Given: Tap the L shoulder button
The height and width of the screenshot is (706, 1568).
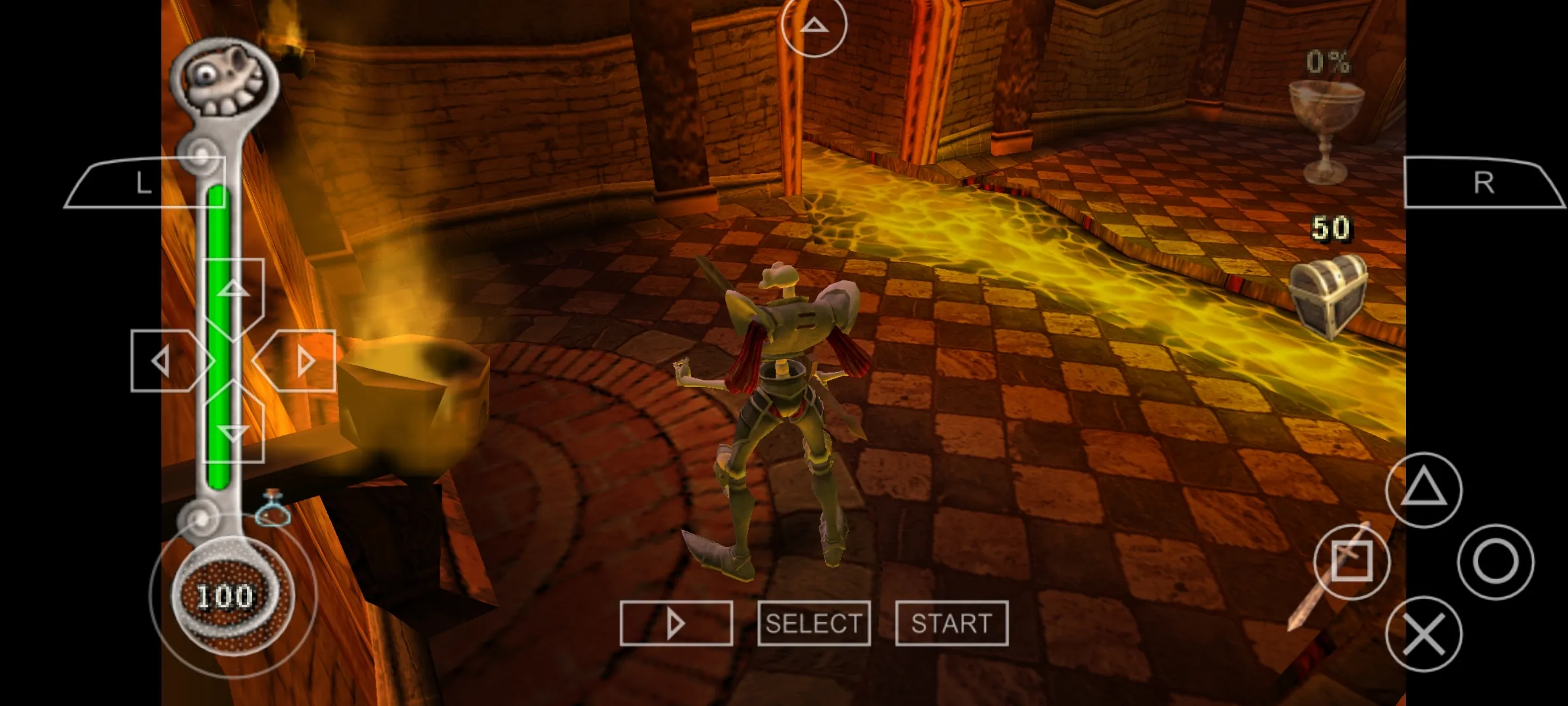Looking at the screenshot, I should click(x=145, y=183).
